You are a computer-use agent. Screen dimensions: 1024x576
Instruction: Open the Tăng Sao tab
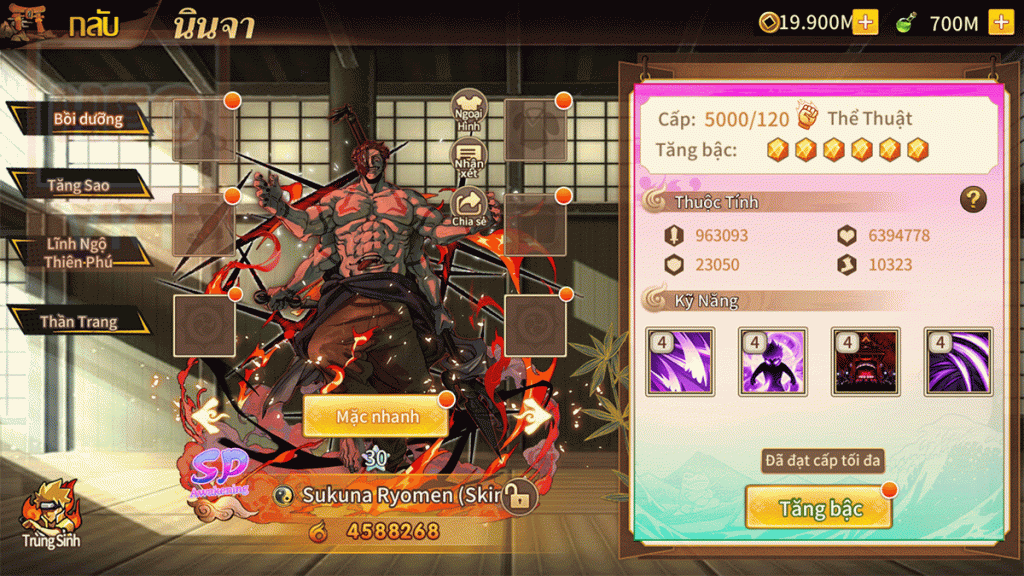[78, 185]
